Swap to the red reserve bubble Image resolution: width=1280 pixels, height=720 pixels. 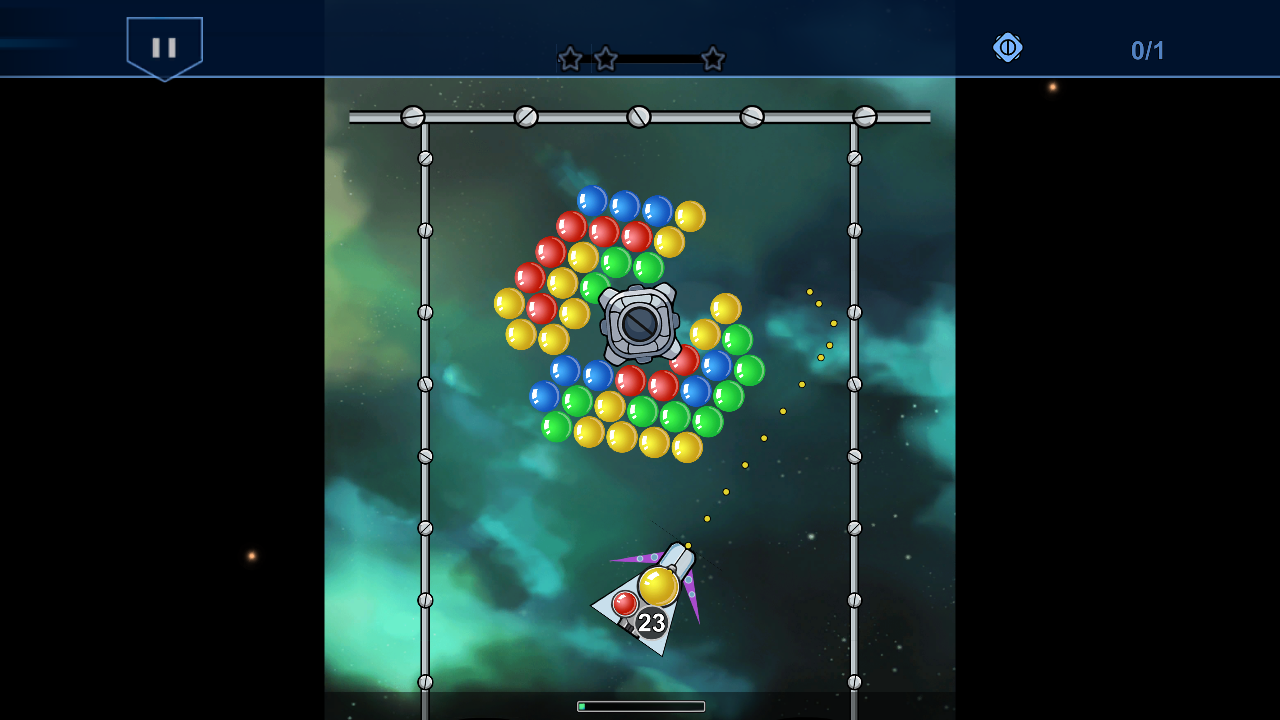click(x=623, y=601)
